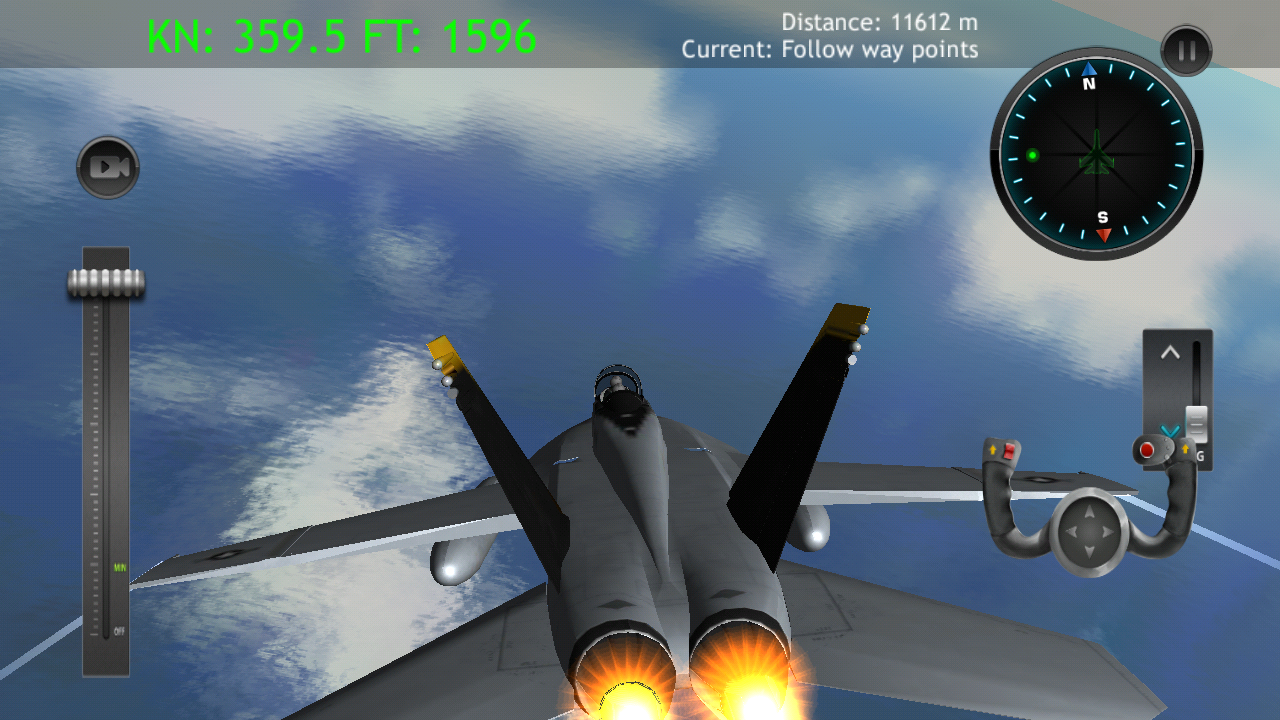The image size is (1280, 720).
Task: Expand the gear panel with the up chevron
Action: click(1171, 351)
